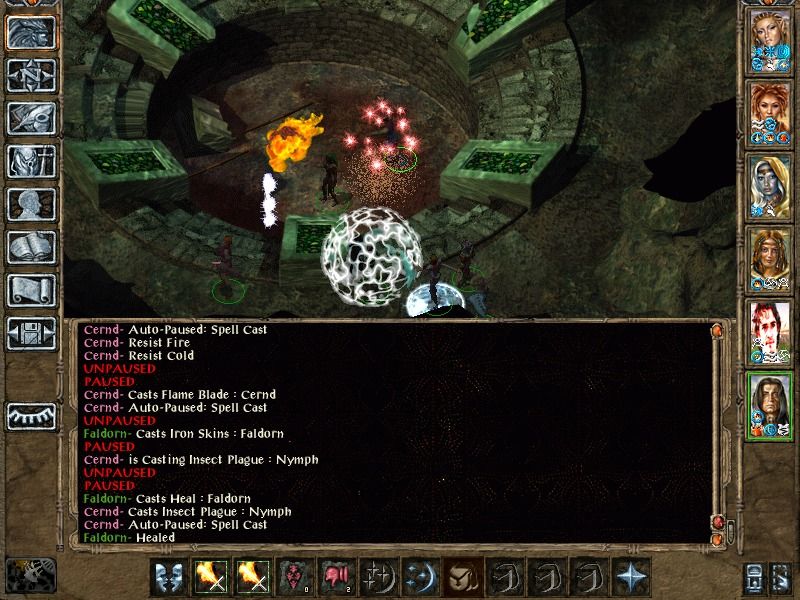
Task: Select the red helmet slot with count 2
Action: point(335,577)
